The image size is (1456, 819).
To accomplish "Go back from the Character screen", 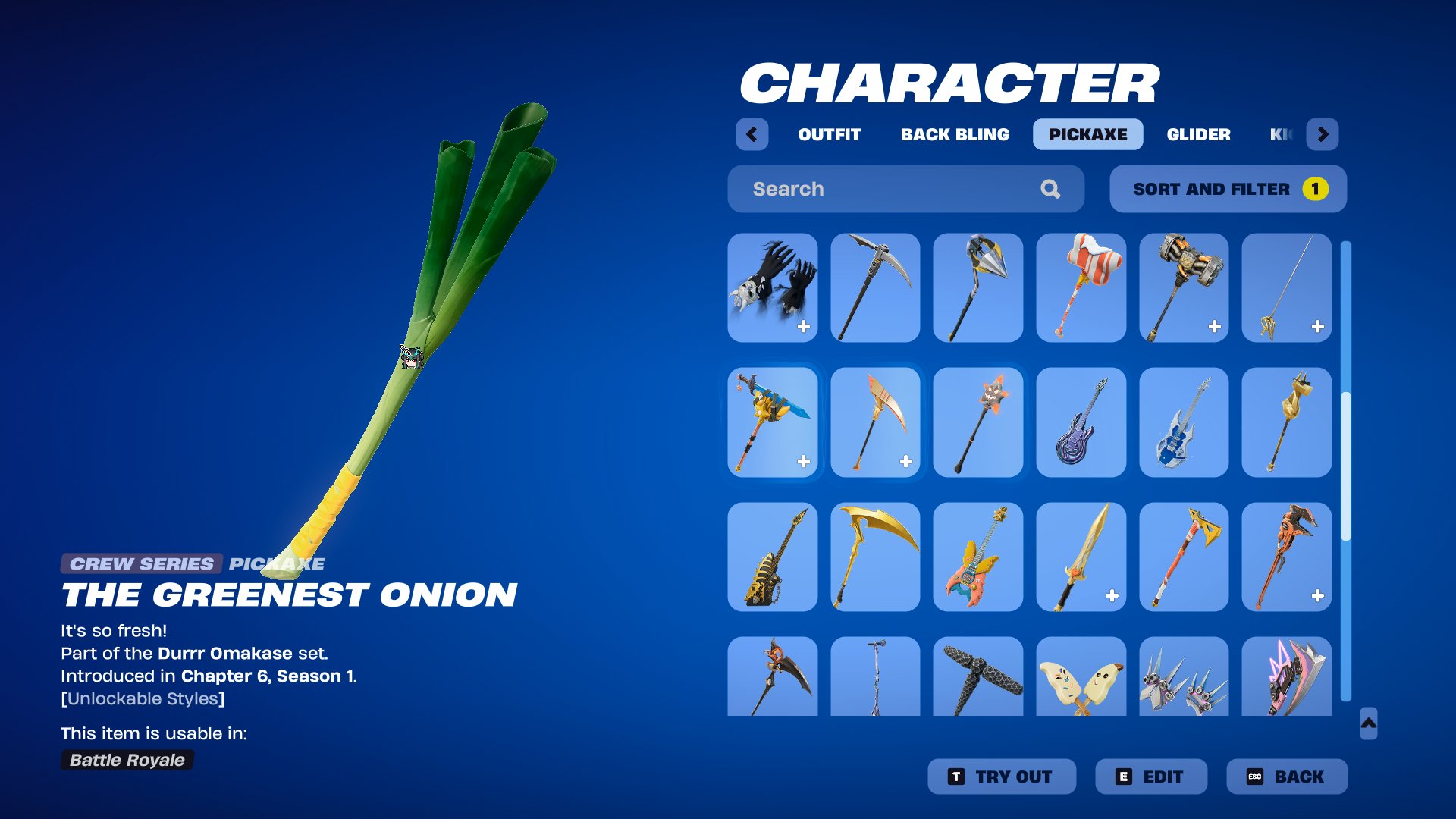I will point(1286,777).
